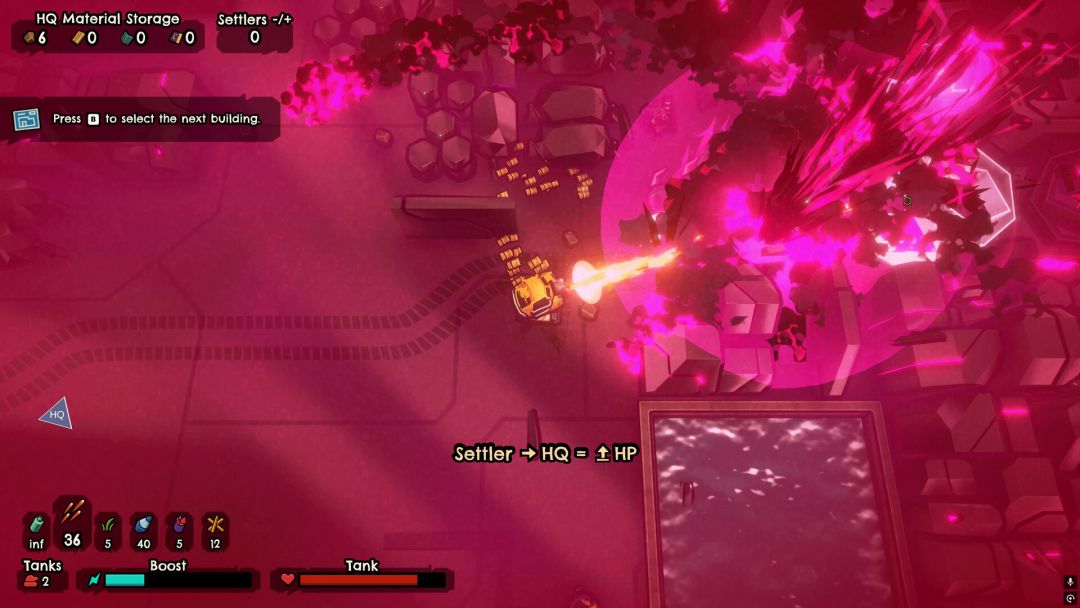Open the blue building blueprint icon
The width and height of the screenshot is (1080, 608).
pos(26,119)
